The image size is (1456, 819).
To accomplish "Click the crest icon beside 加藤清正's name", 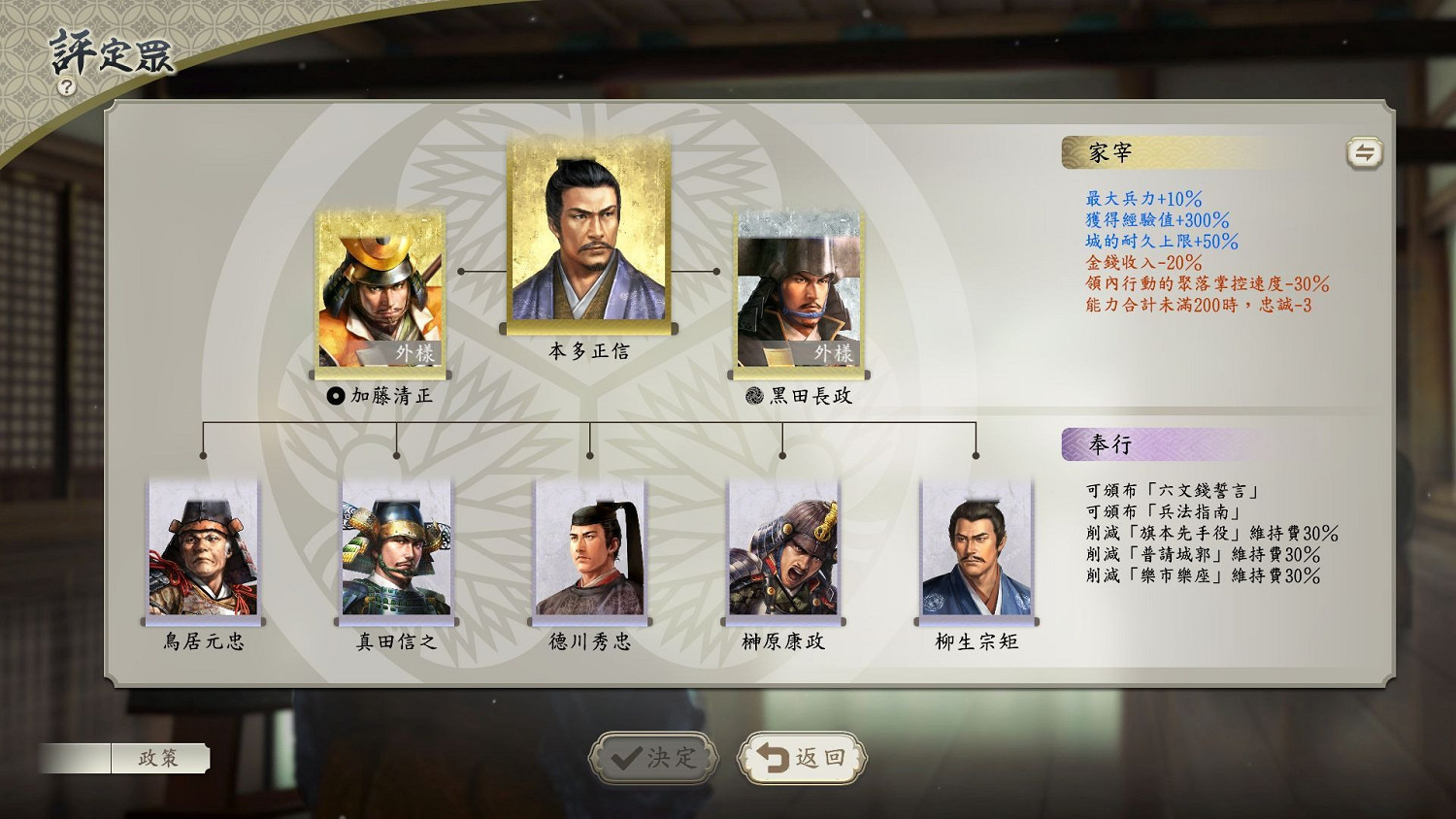I will coord(335,395).
